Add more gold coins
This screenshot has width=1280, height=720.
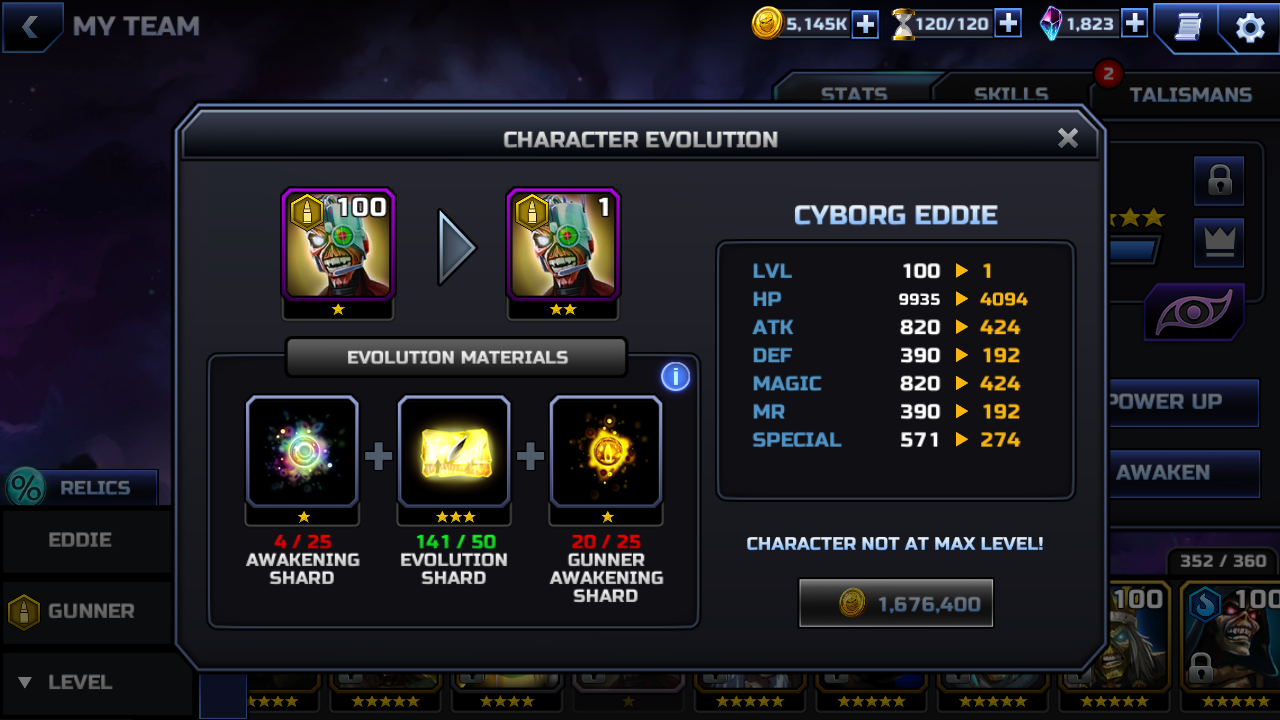pos(865,24)
